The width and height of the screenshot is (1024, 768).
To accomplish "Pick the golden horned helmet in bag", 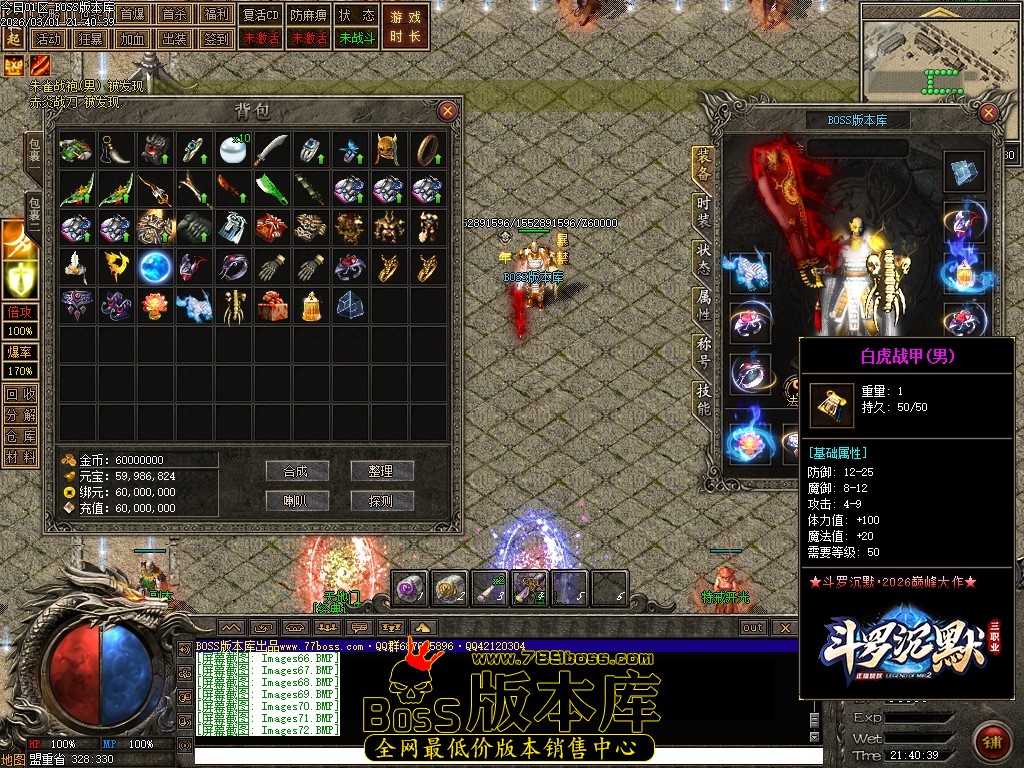I will [388, 150].
